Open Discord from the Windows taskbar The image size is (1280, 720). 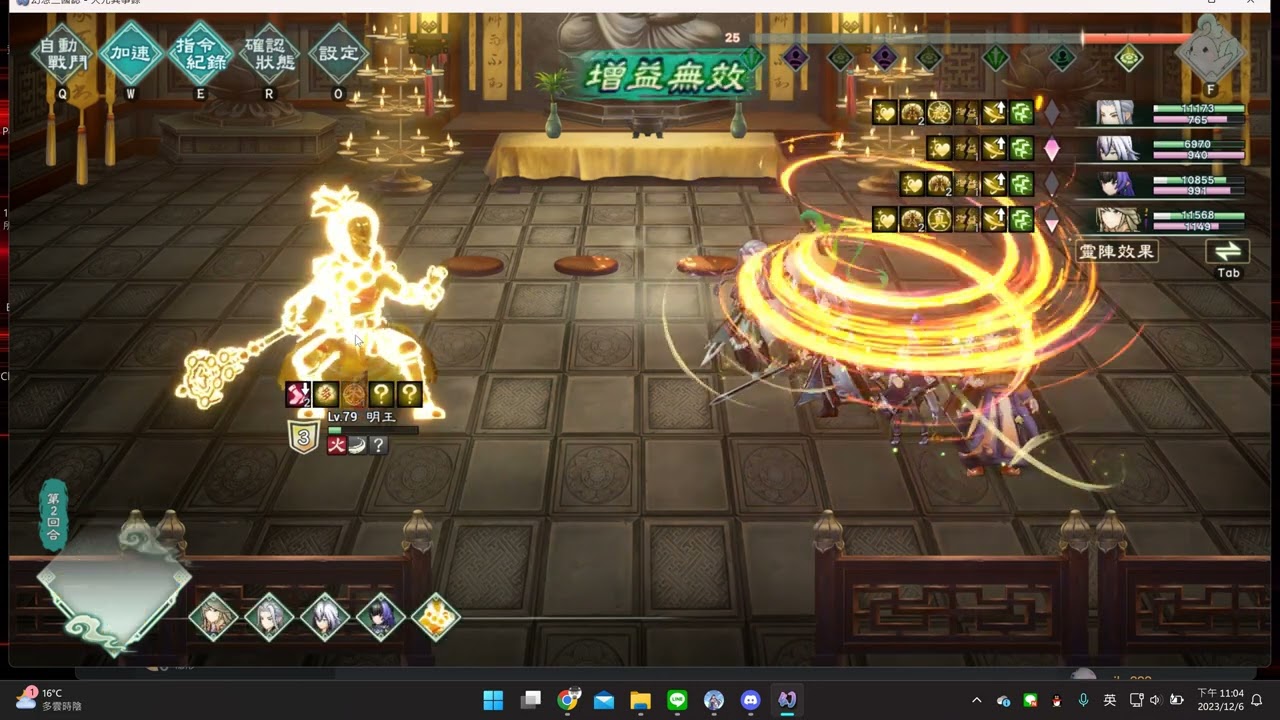750,700
